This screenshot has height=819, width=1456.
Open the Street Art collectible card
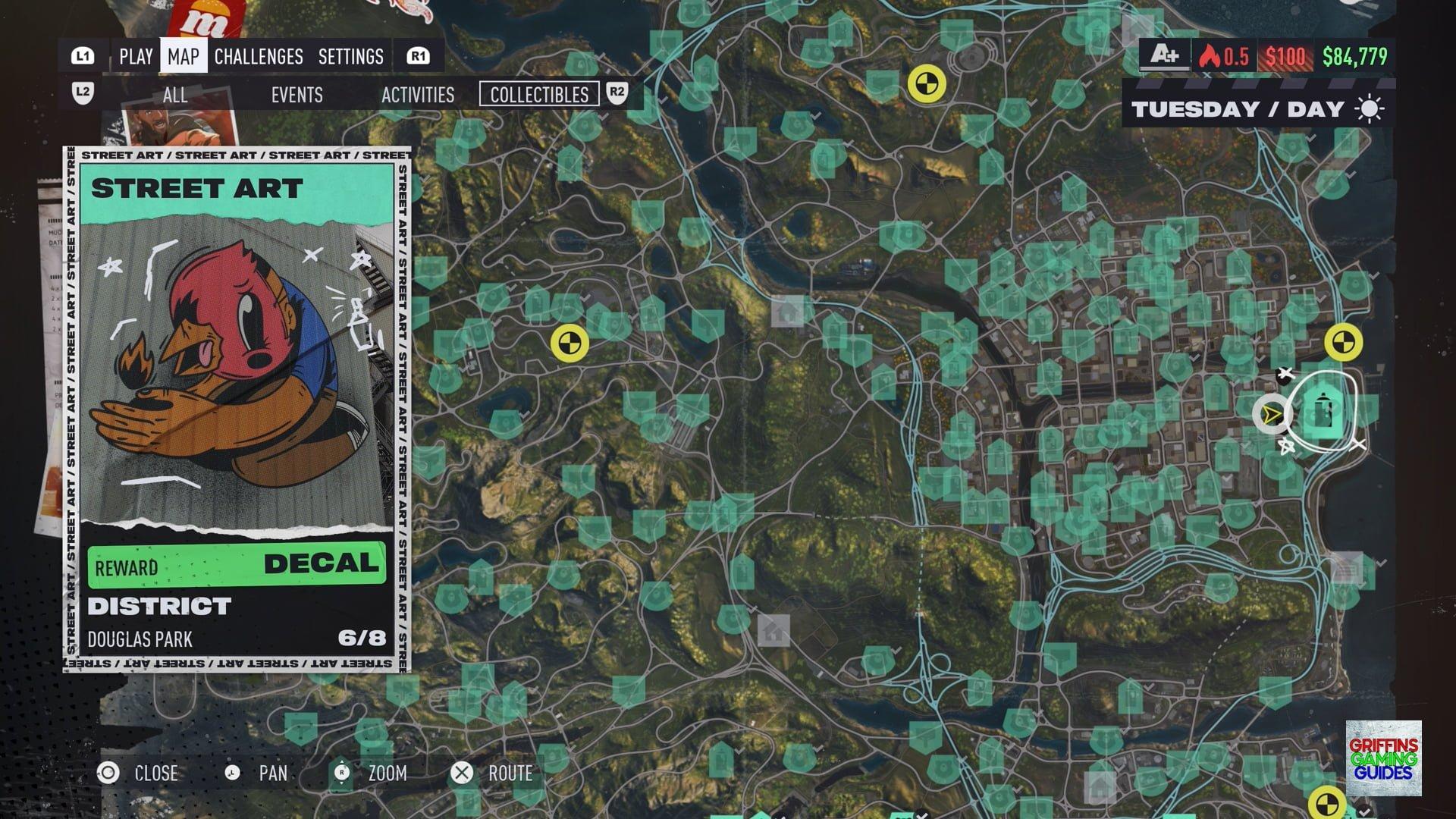click(x=237, y=409)
